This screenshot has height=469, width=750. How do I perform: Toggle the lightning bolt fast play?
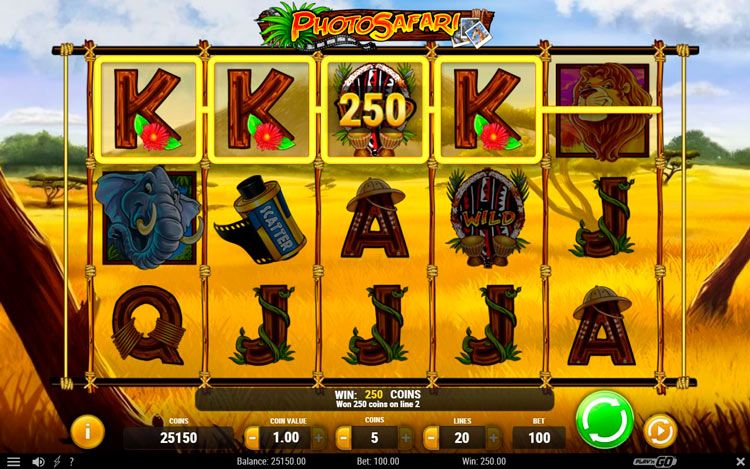pos(56,461)
